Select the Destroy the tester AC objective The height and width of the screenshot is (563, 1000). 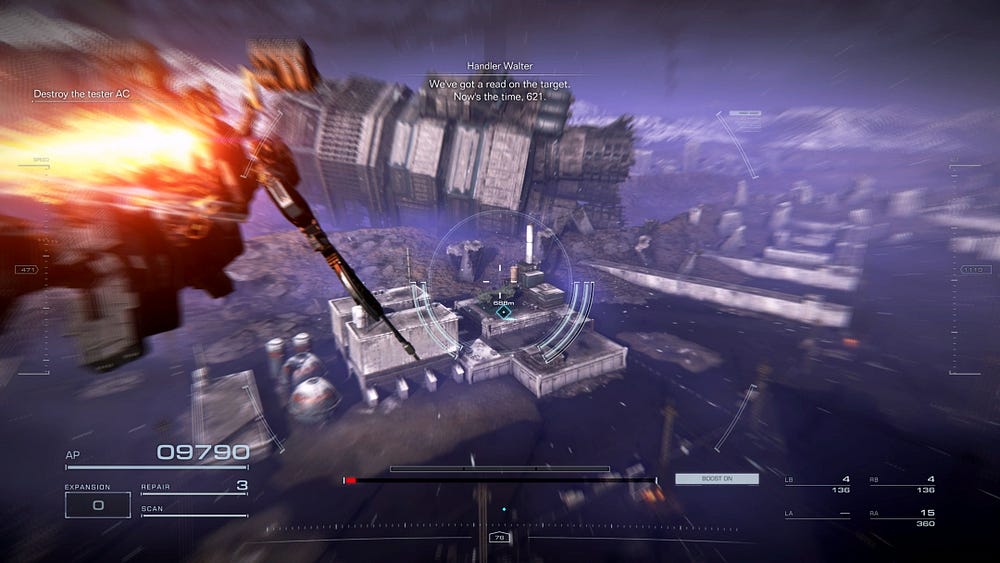[82, 94]
